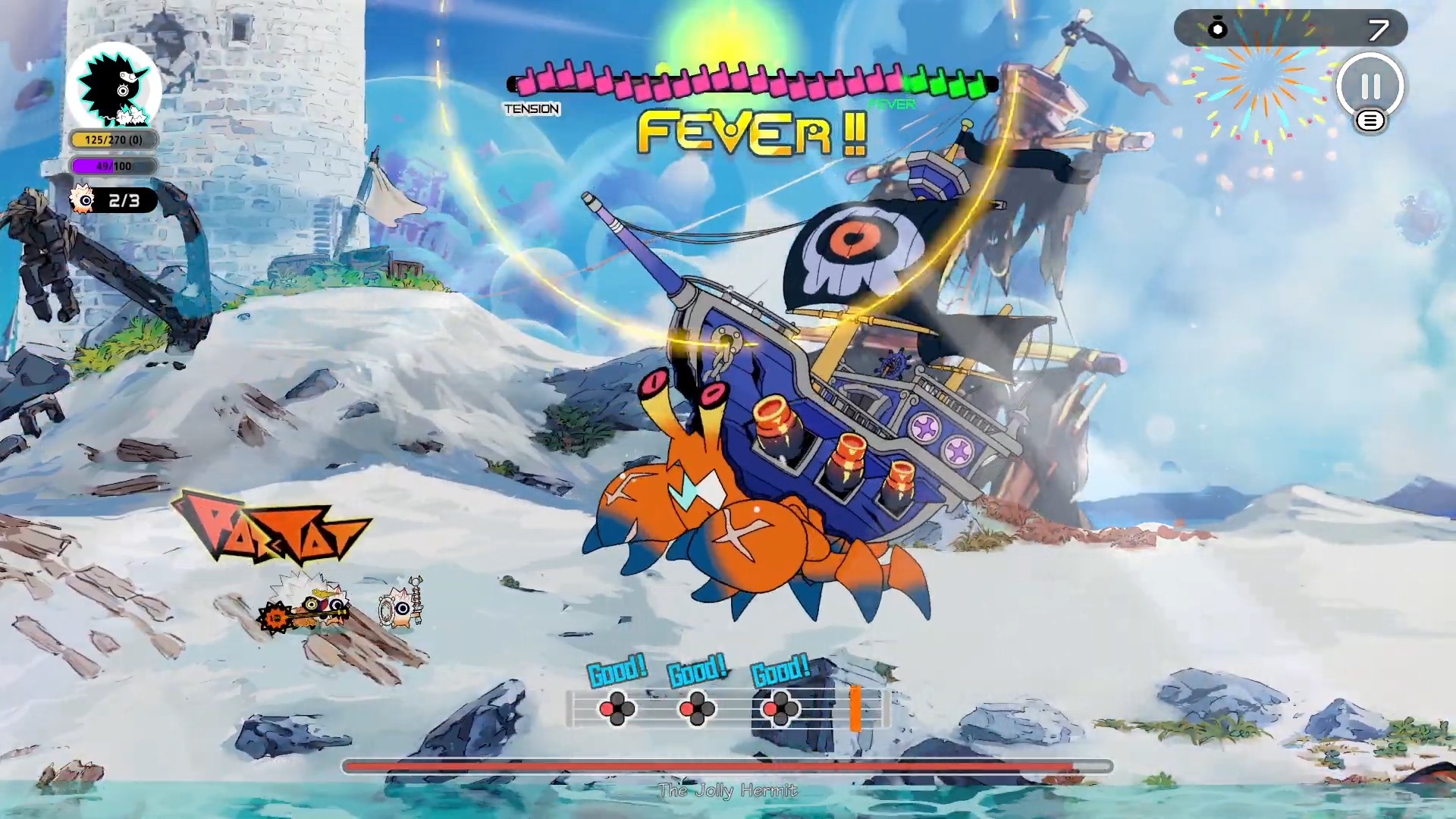Pause the game with the pause button
Image resolution: width=1456 pixels, height=819 pixels.
pos(1370,86)
